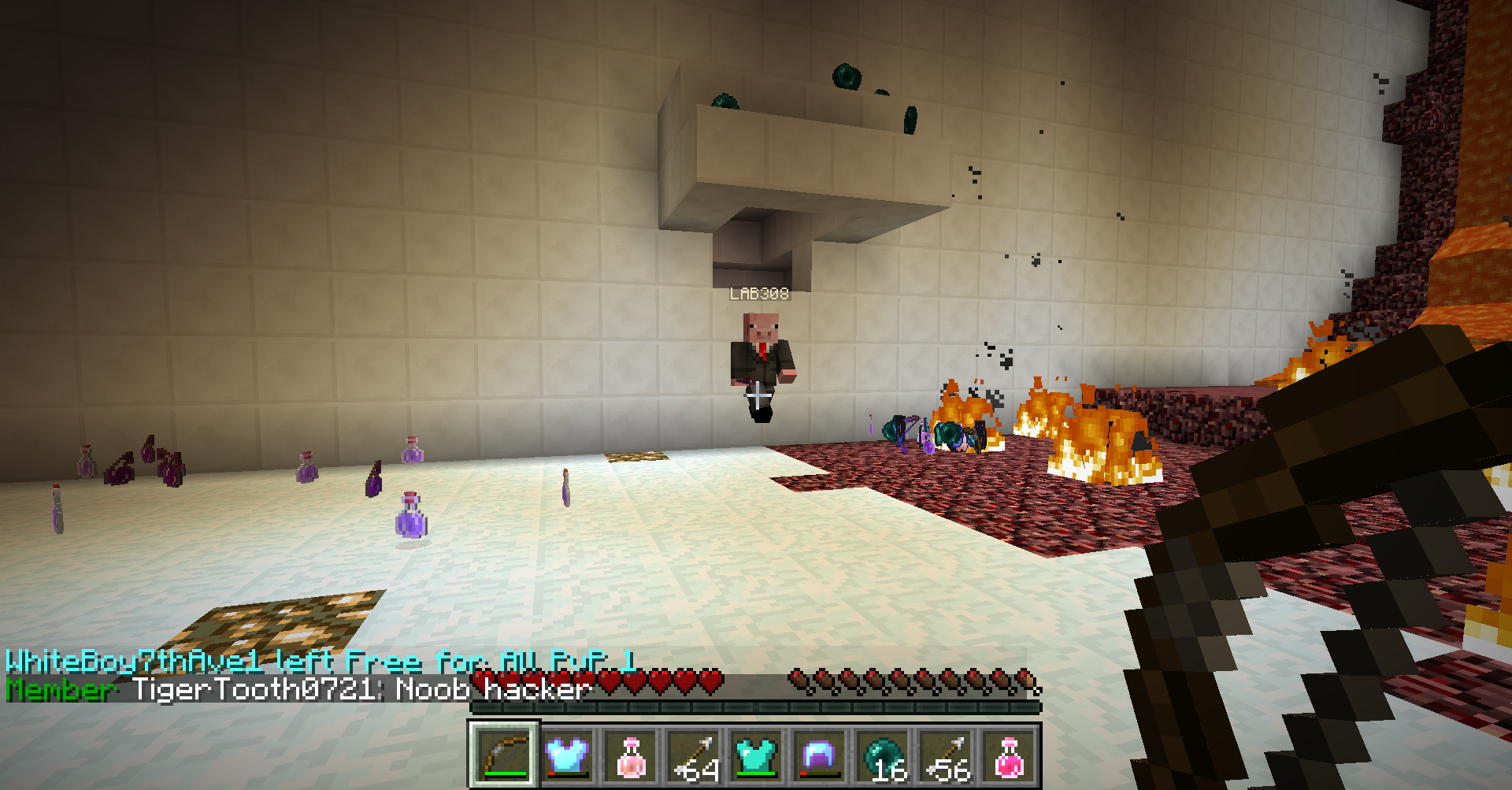Viewport: 1512px width, 790px height.
Task: Choose the ender pearl stack of 16
Action: click(x=883, y=755)
